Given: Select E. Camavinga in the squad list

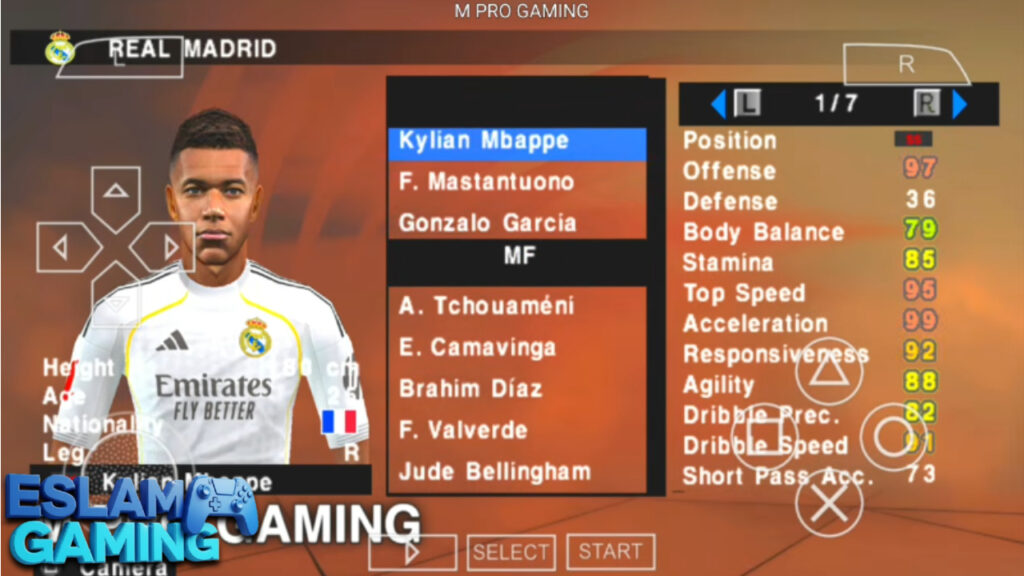Looking at the screenshot, I should (x=516, y=347).
